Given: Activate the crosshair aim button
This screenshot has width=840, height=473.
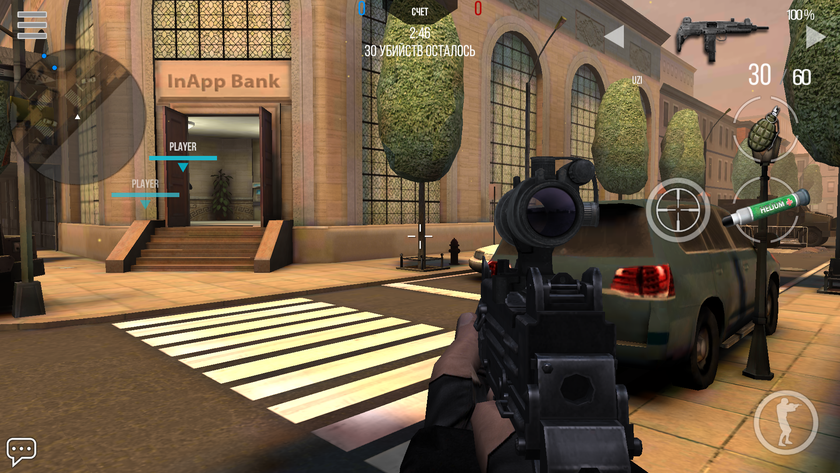Looking at the screenshot, I should 678,210.
